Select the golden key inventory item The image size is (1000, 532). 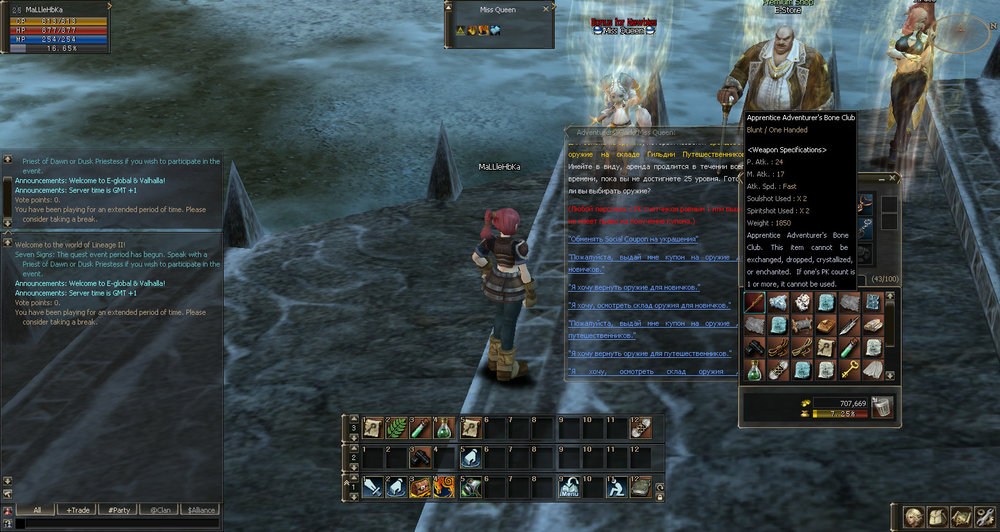(847, 370)
